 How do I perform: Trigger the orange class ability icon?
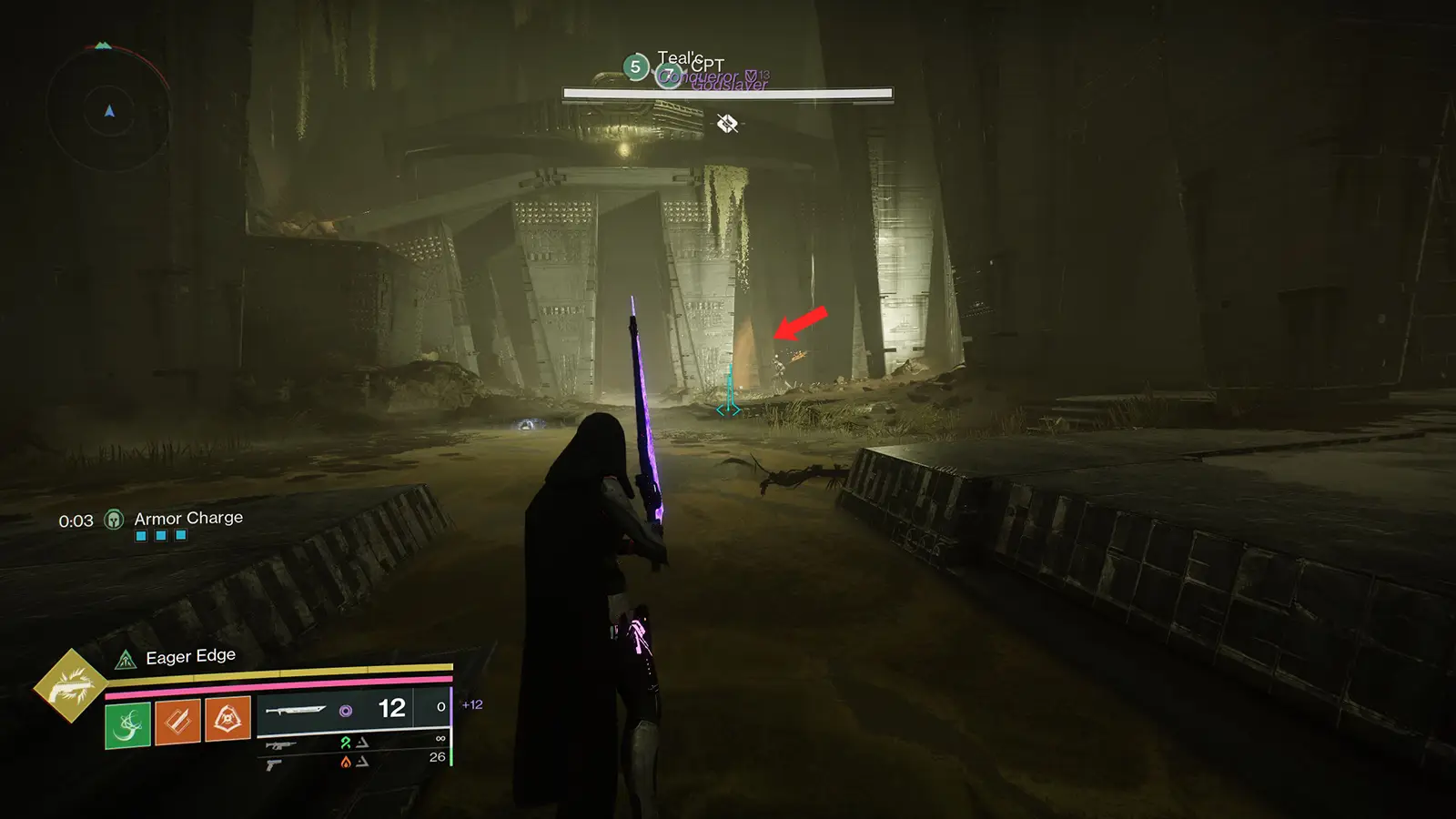[227, 720]
